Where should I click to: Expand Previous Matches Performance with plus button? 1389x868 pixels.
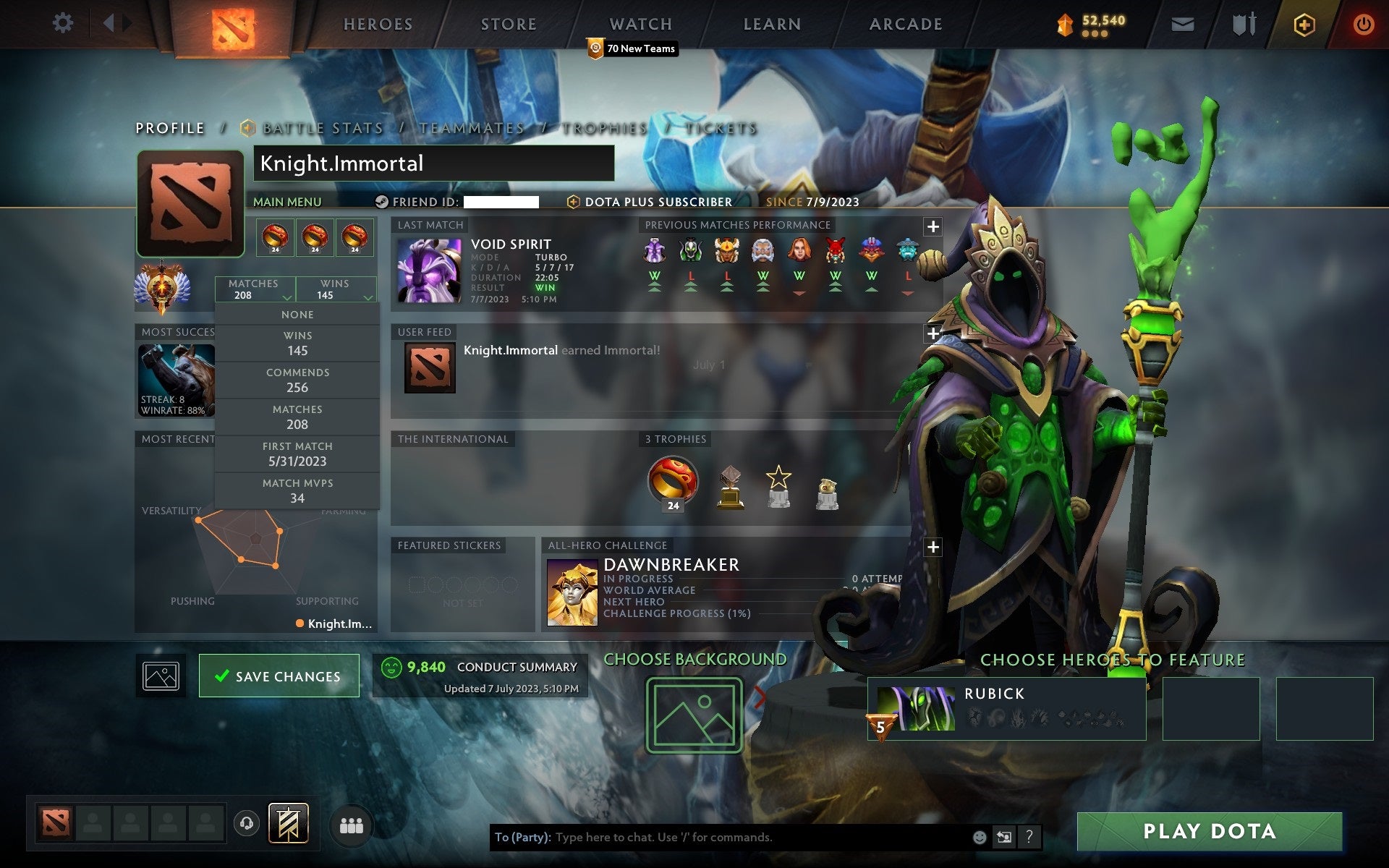pos(933,226)
